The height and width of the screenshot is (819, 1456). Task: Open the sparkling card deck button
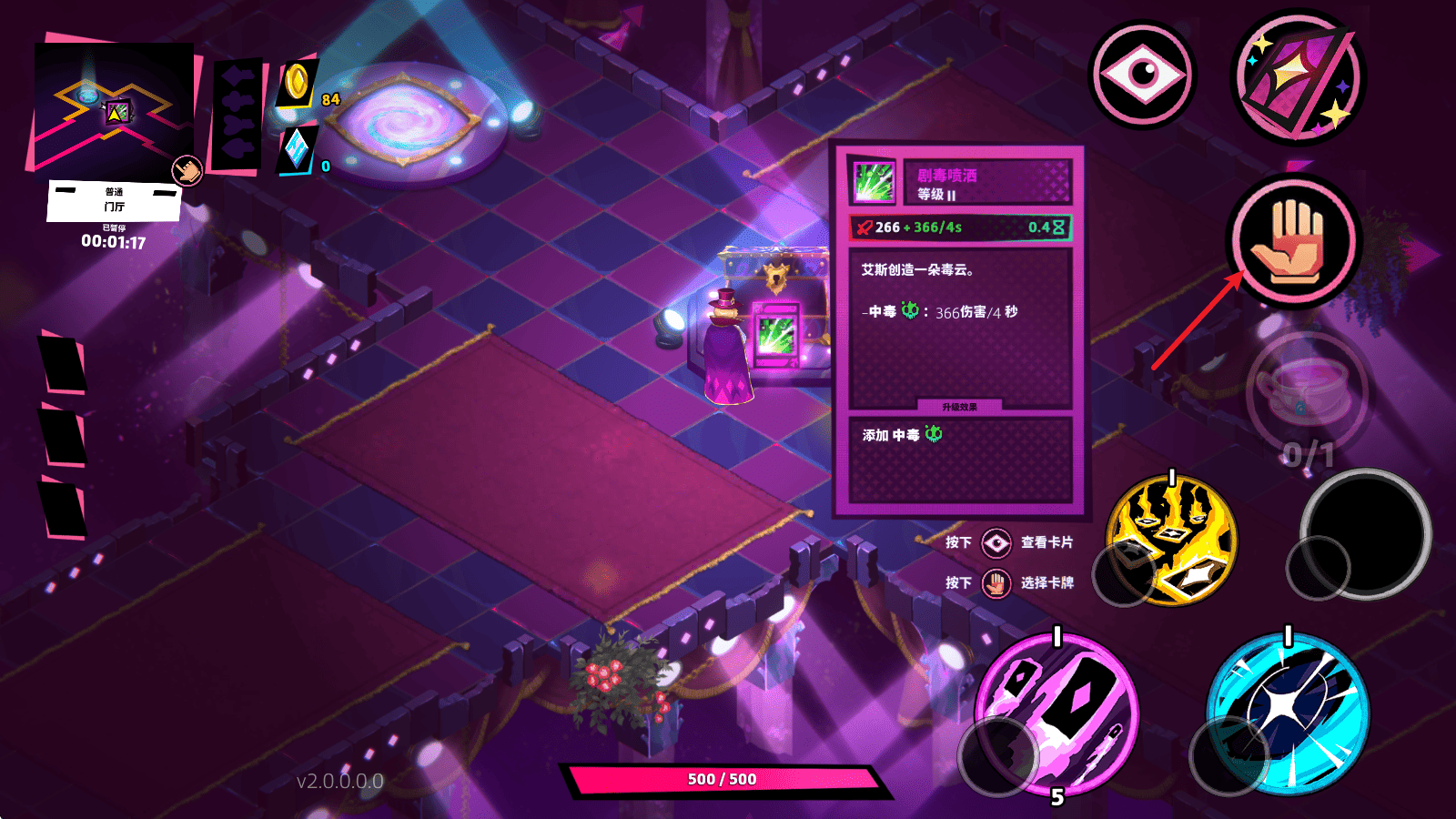(x=1298, y=77)
